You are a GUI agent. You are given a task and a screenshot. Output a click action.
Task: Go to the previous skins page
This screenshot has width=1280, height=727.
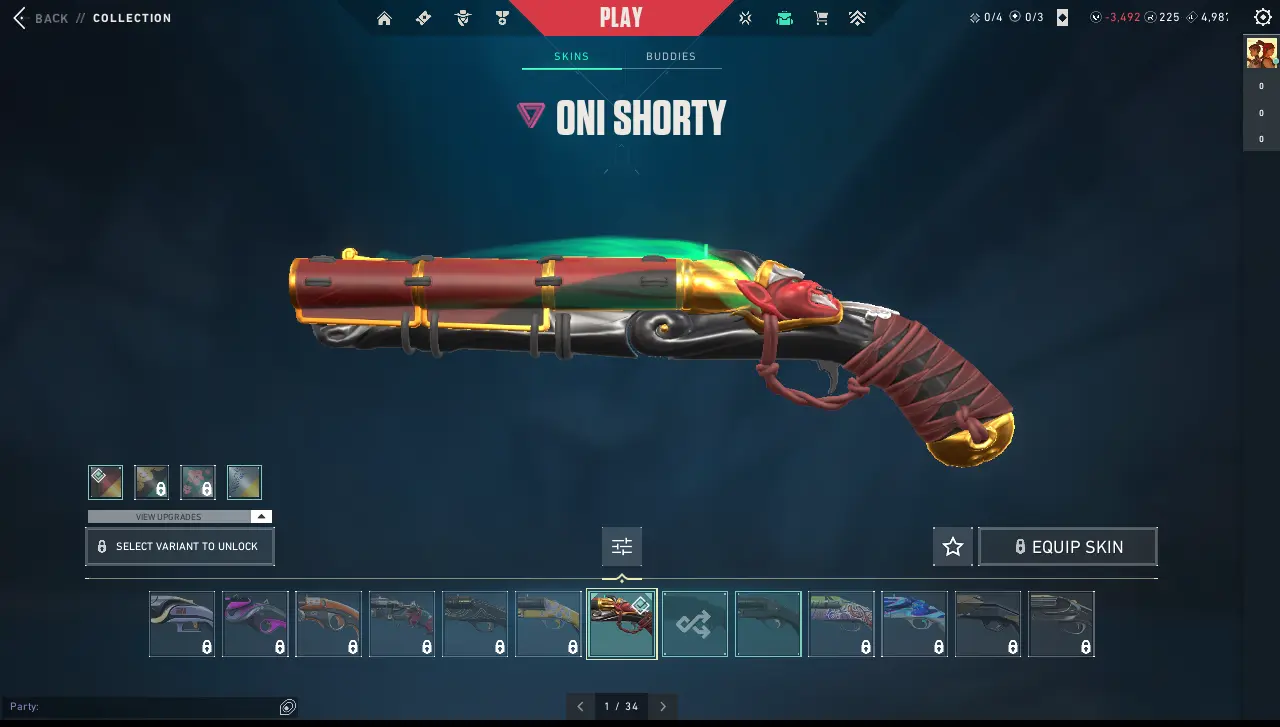(581, 706)
